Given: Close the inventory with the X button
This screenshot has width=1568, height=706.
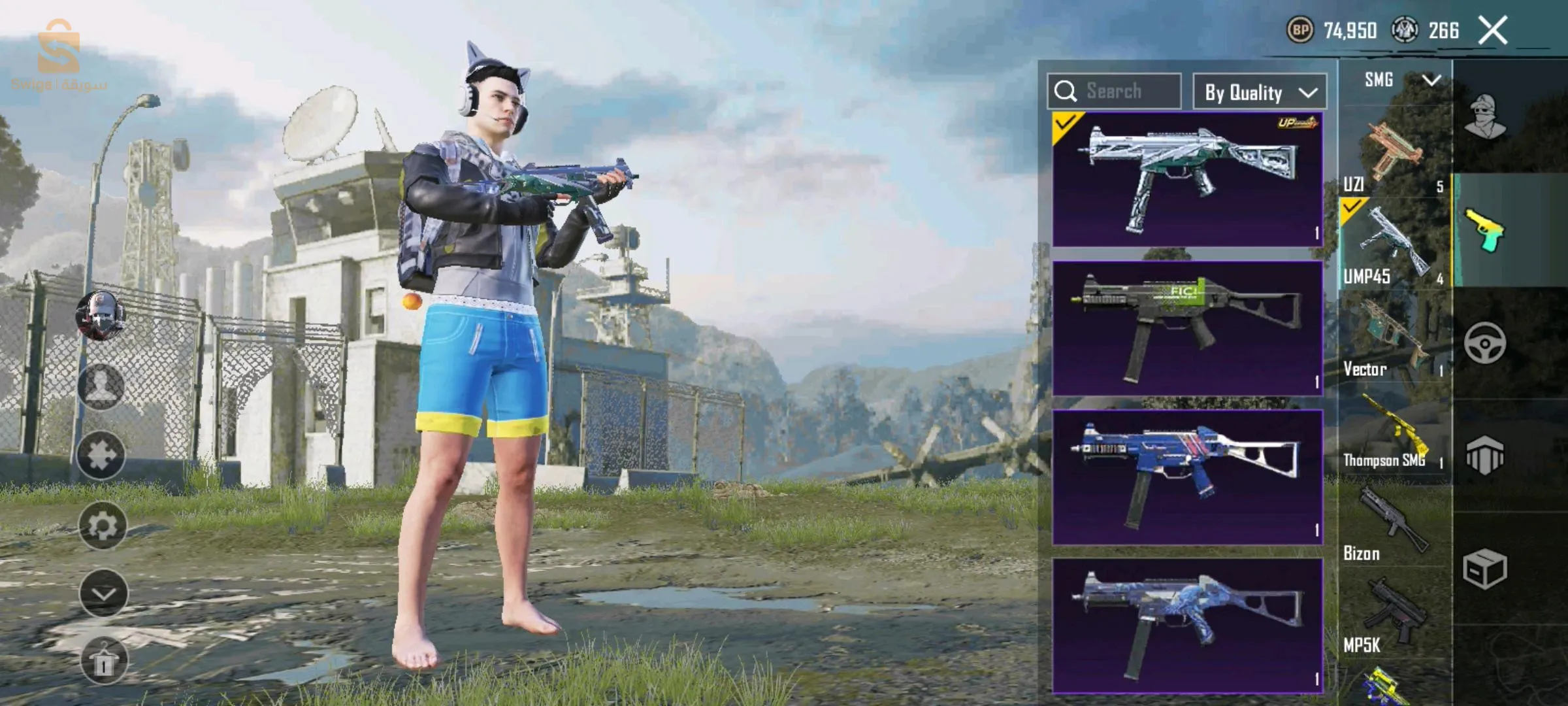Looking at the screenshot, I should 1493,31.
